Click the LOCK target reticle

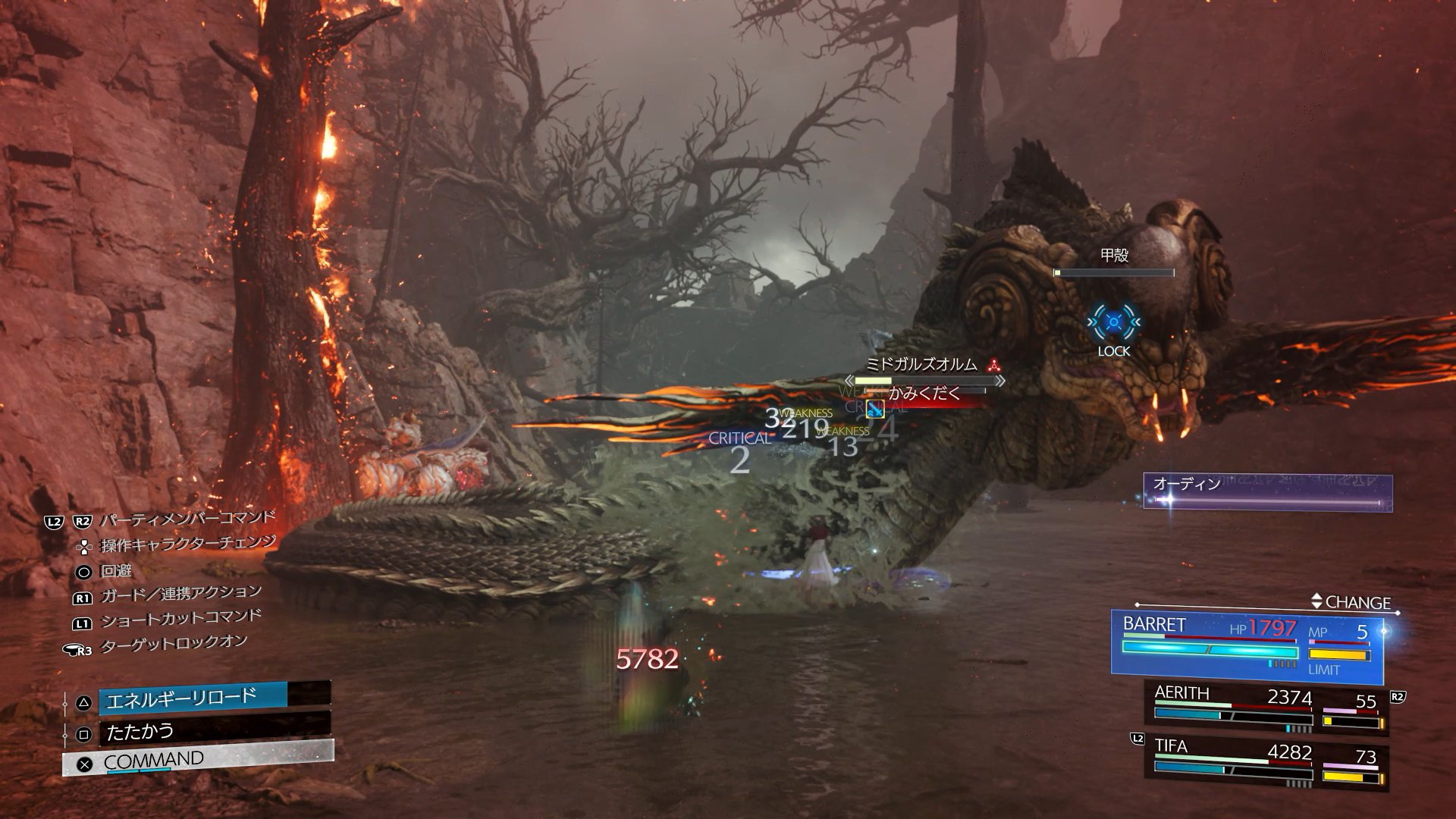click(1113, 324)
